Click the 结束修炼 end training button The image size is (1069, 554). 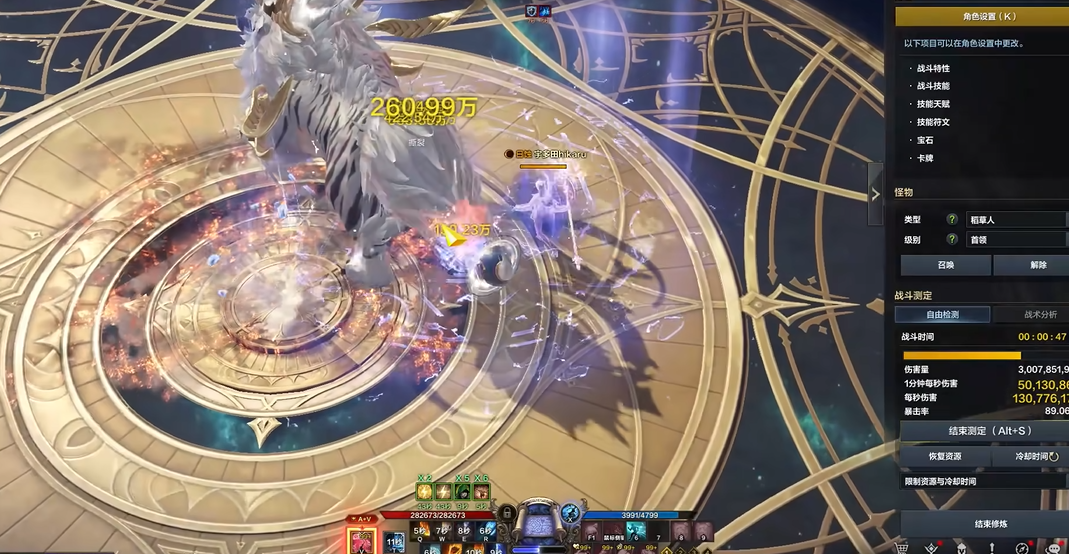click(x=985, y=524)
